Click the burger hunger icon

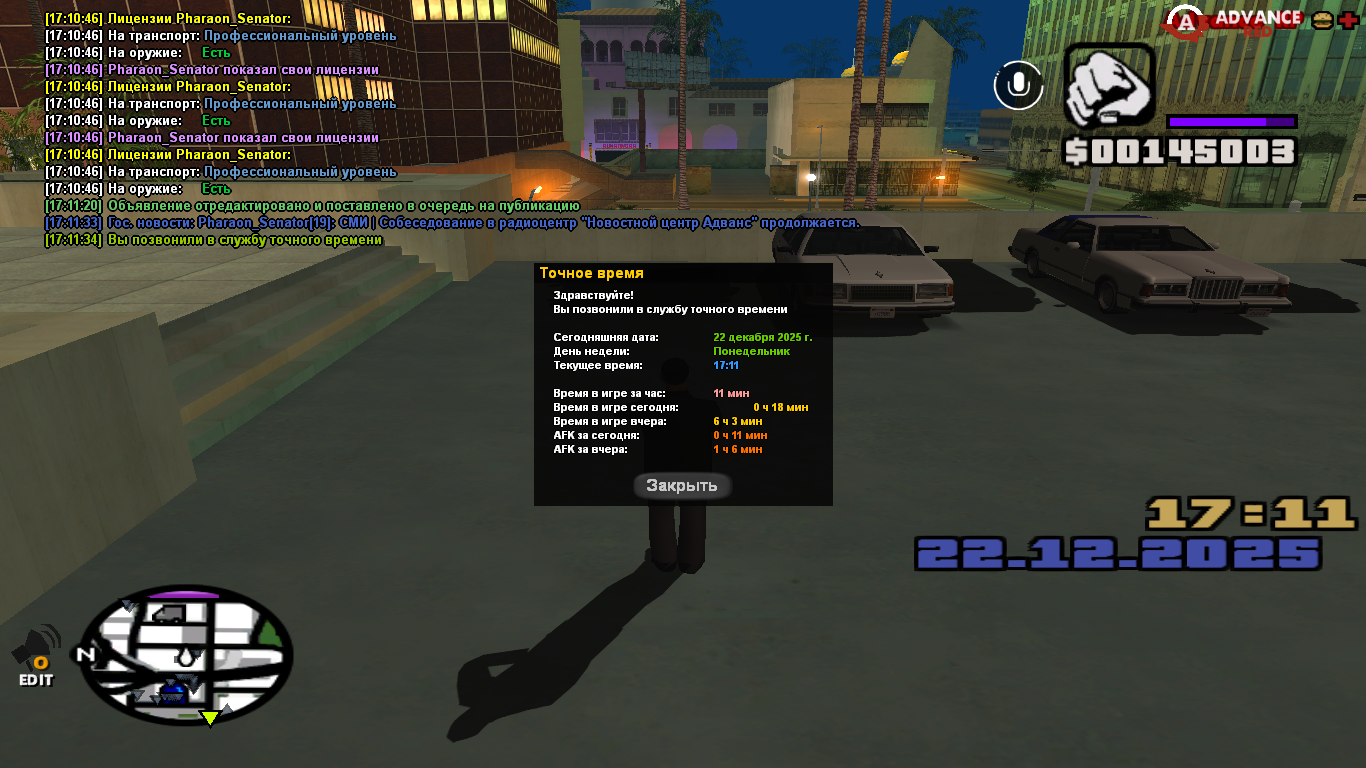pos(1323,20)
